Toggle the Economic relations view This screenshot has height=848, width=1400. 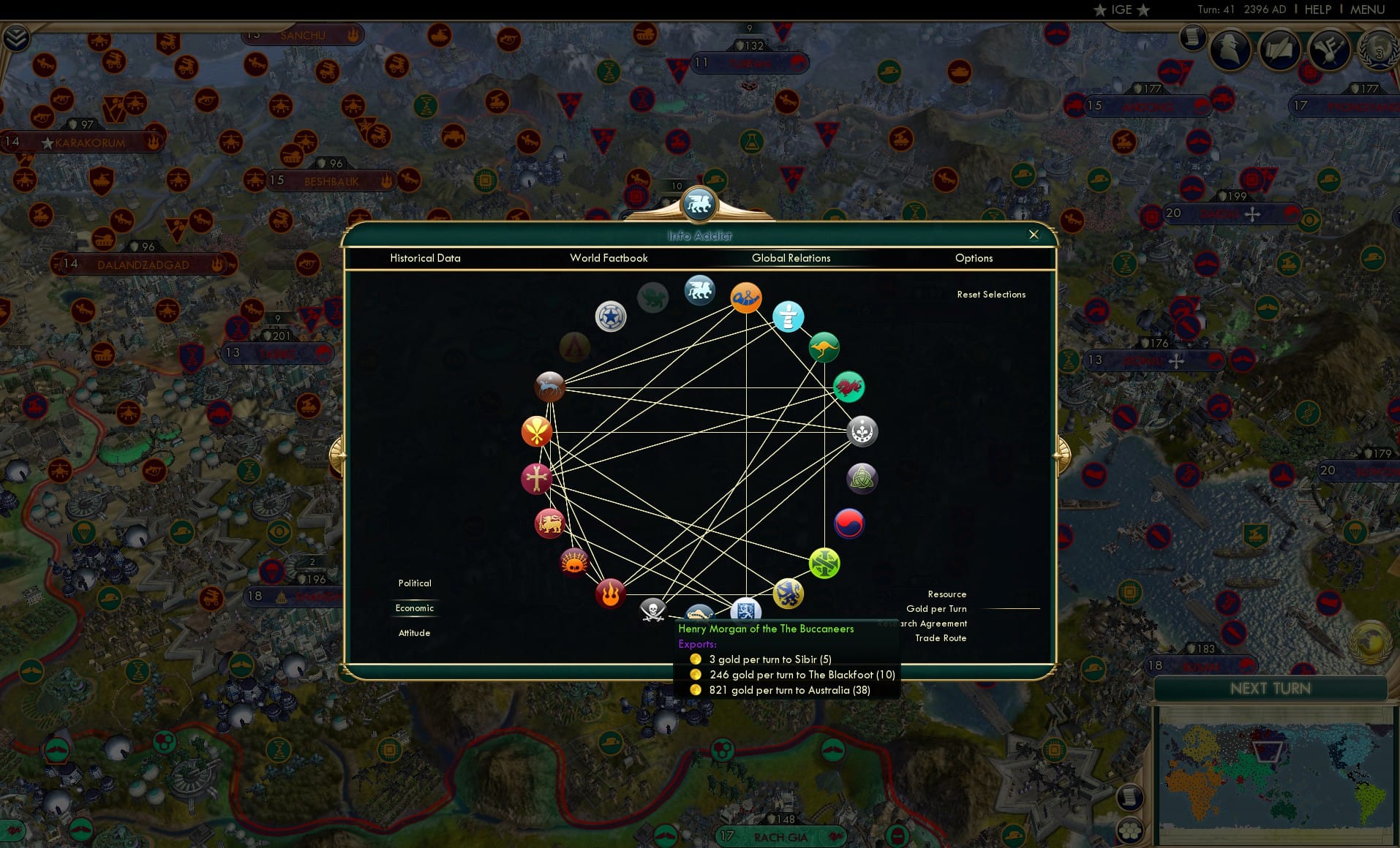414,607
